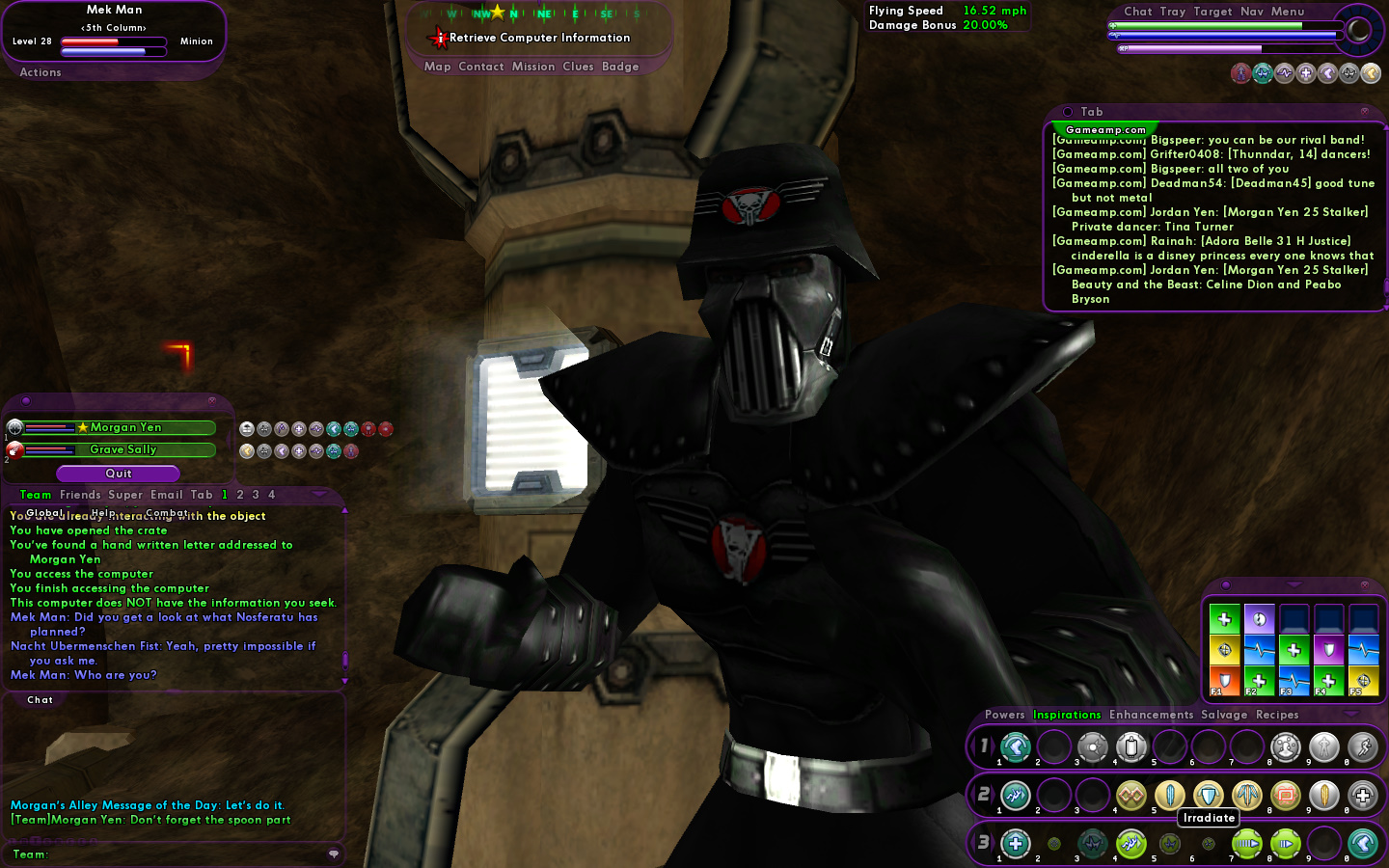Quit the team with Quit button
Image resolution: width=1389 pixels, height=868 pixels.
tap(118, 474)
